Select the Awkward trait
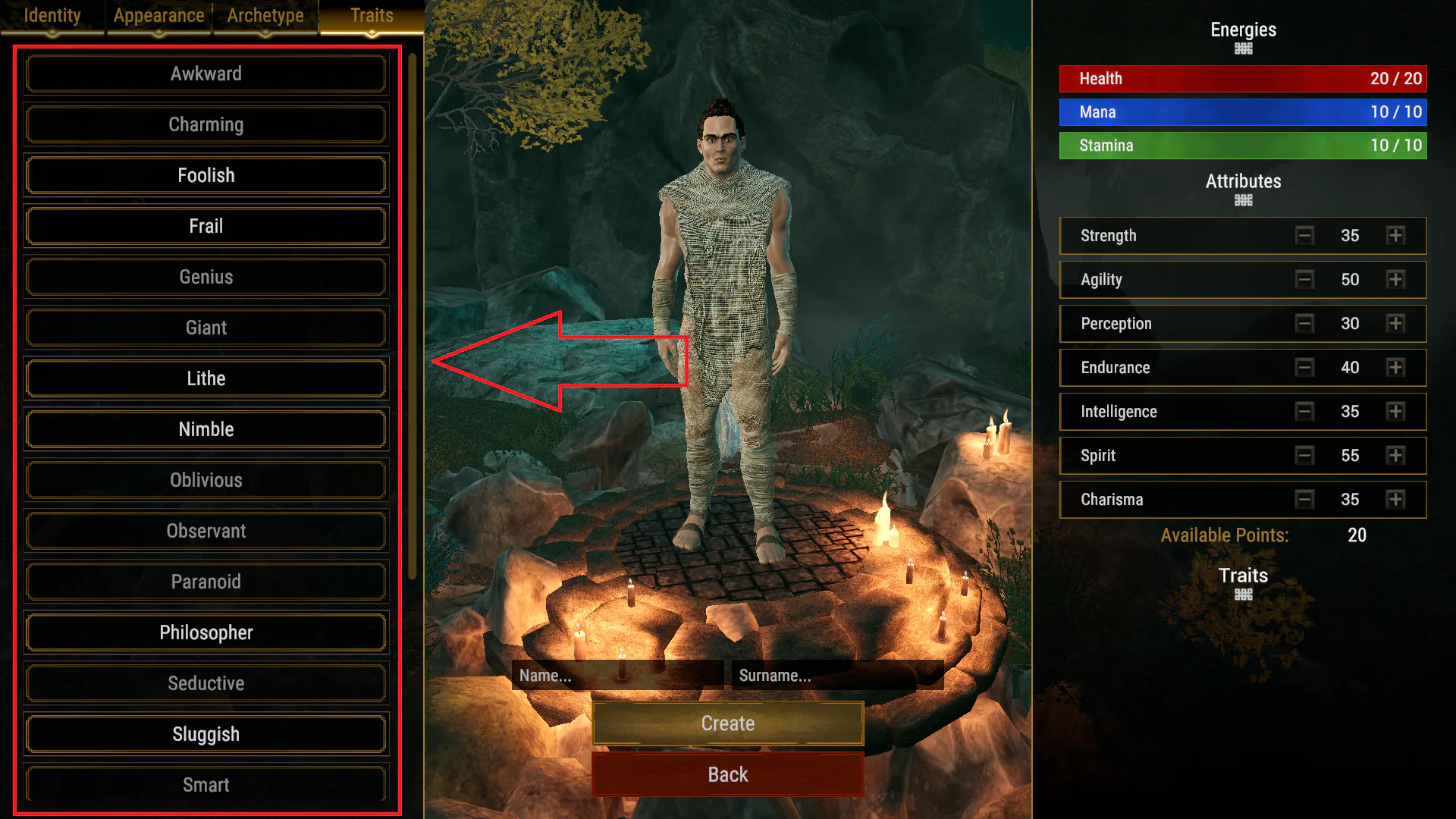This screenshot has width=1456, height=819. click(206, 74)
